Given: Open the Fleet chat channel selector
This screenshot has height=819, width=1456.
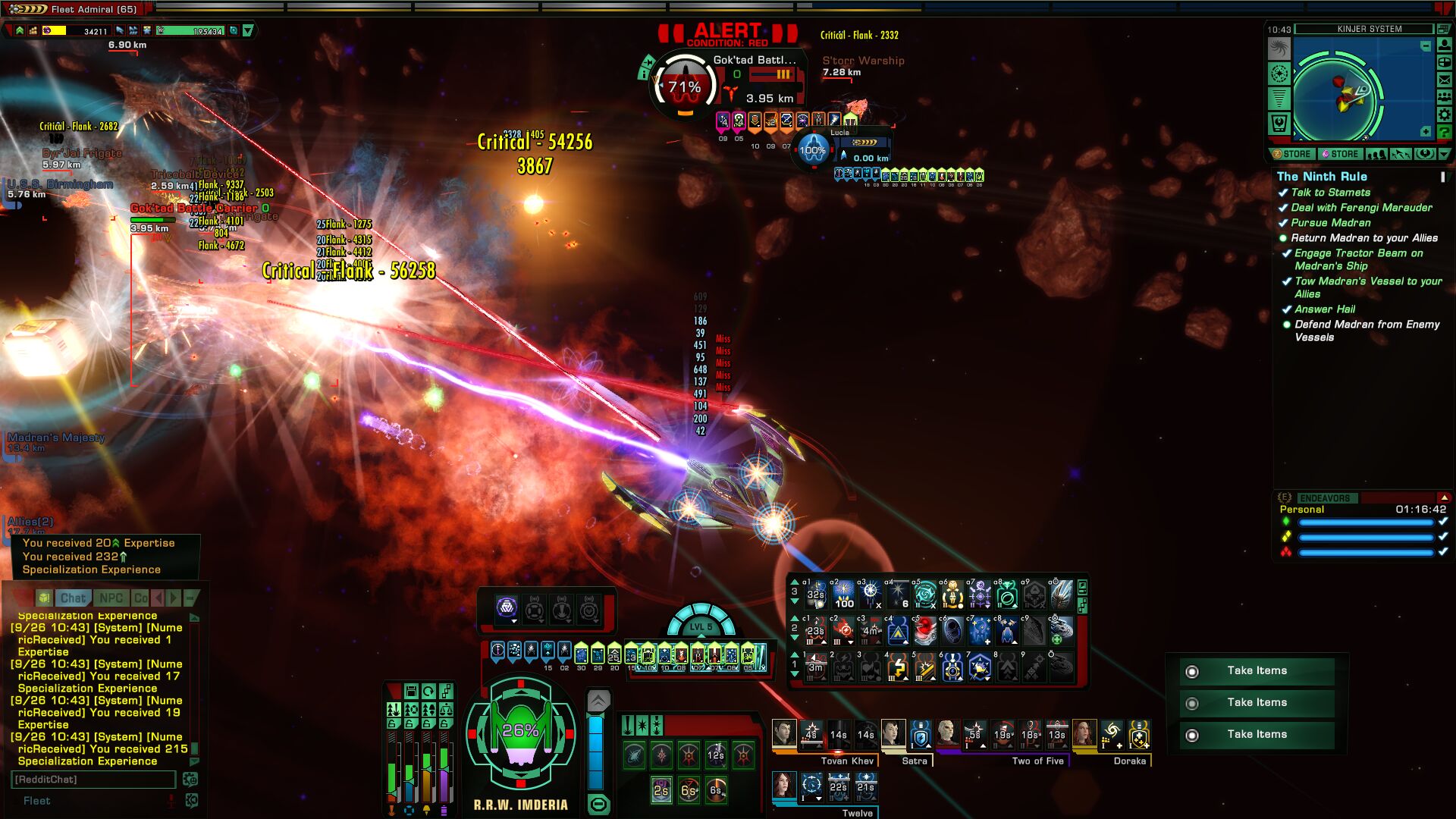Looking at the screenshot, I should pyautogui.click(x=36, y=801).
